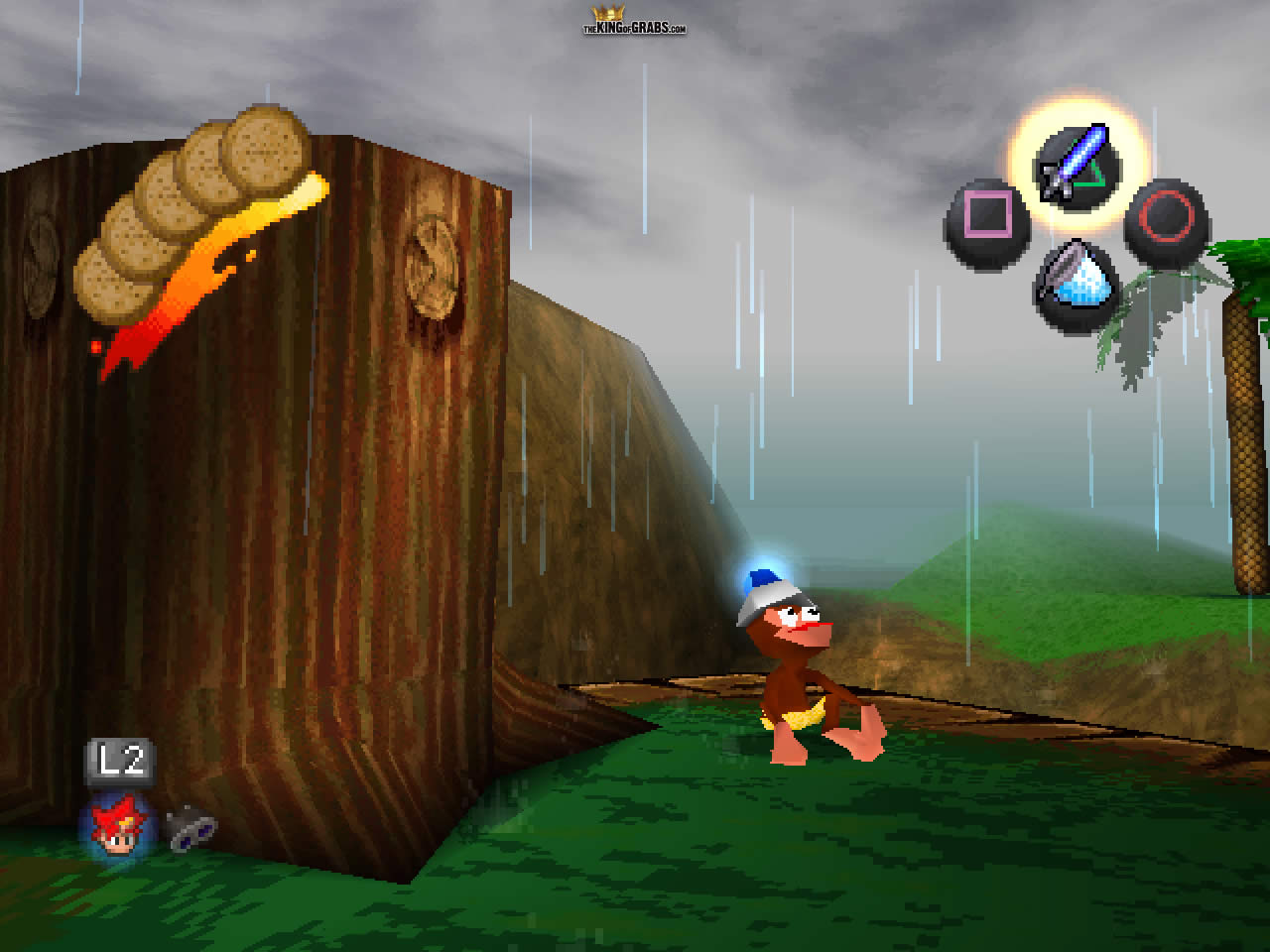Expand the gadget selection wheel
Viewport: 1270px width, 952px height.
tap(1077, 223)
